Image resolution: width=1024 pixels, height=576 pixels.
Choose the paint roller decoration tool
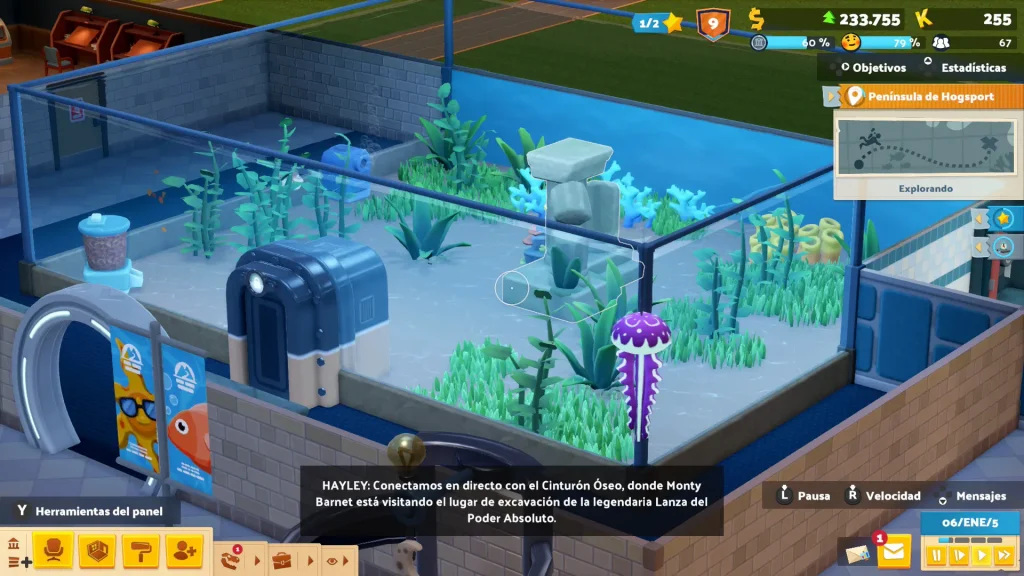141,549
